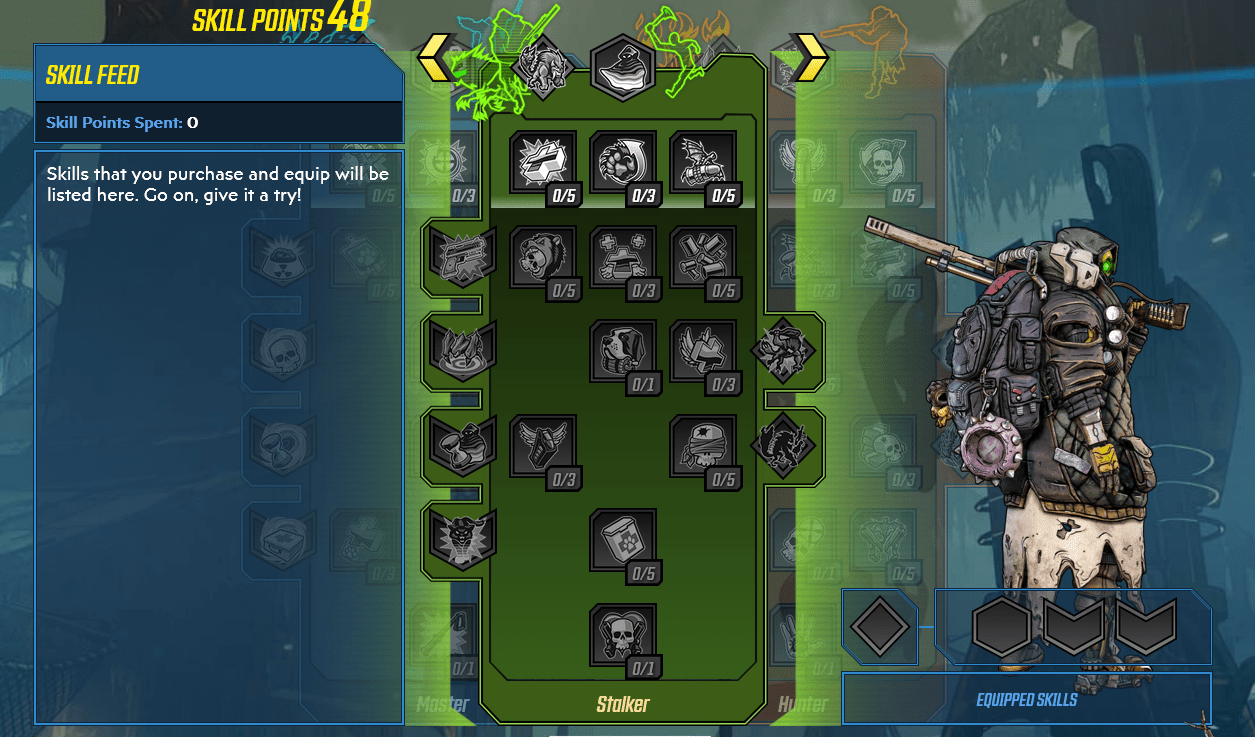Select the winged boot skill icon
This screenshot has width=1255, height=737.
(543, 447)
